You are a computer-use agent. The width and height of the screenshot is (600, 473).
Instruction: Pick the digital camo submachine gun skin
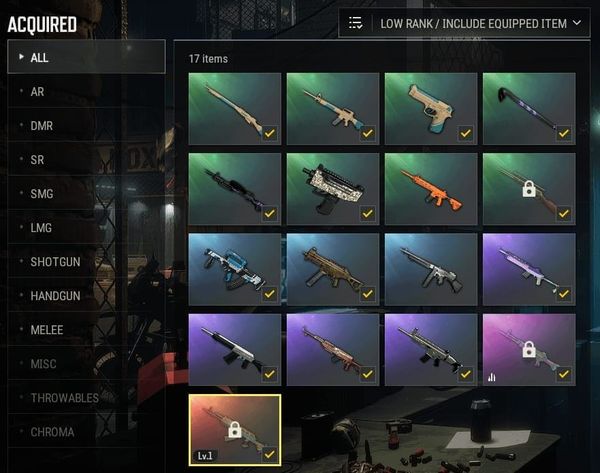pos(333,188)
